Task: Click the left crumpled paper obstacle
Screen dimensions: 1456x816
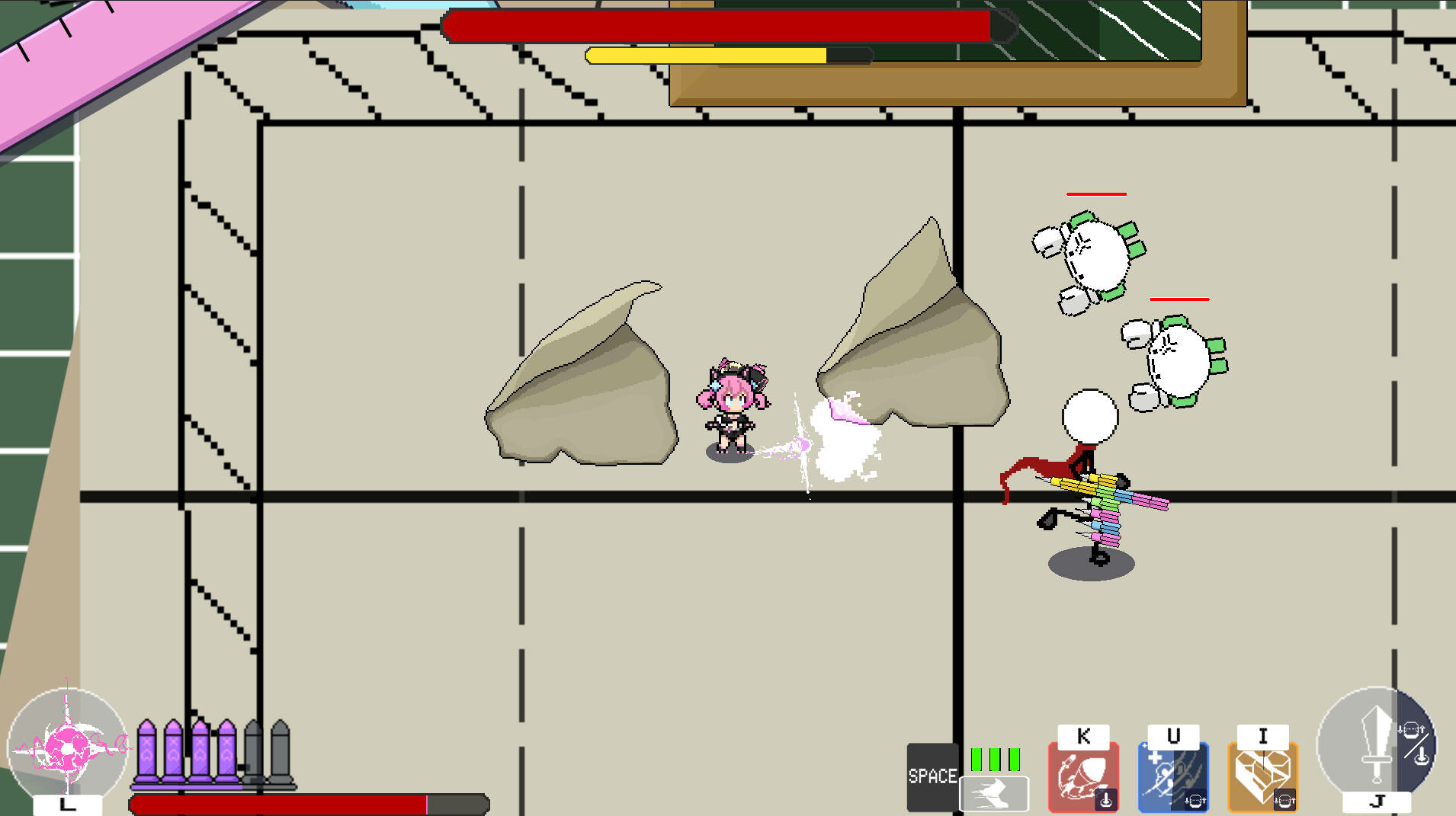Action: (579, 373)
